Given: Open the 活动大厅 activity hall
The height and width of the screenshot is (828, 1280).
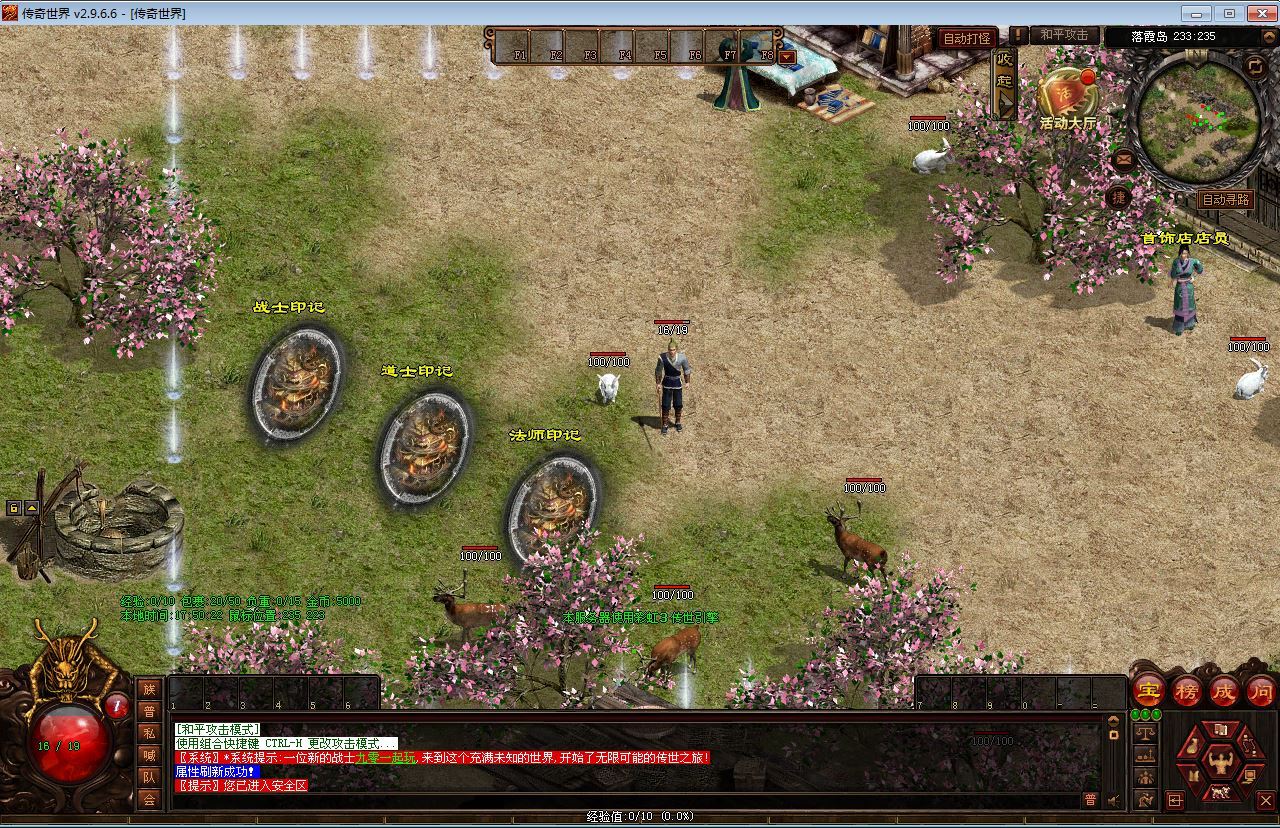Looking at the screenshot, I should click(x=1067, y=97).
